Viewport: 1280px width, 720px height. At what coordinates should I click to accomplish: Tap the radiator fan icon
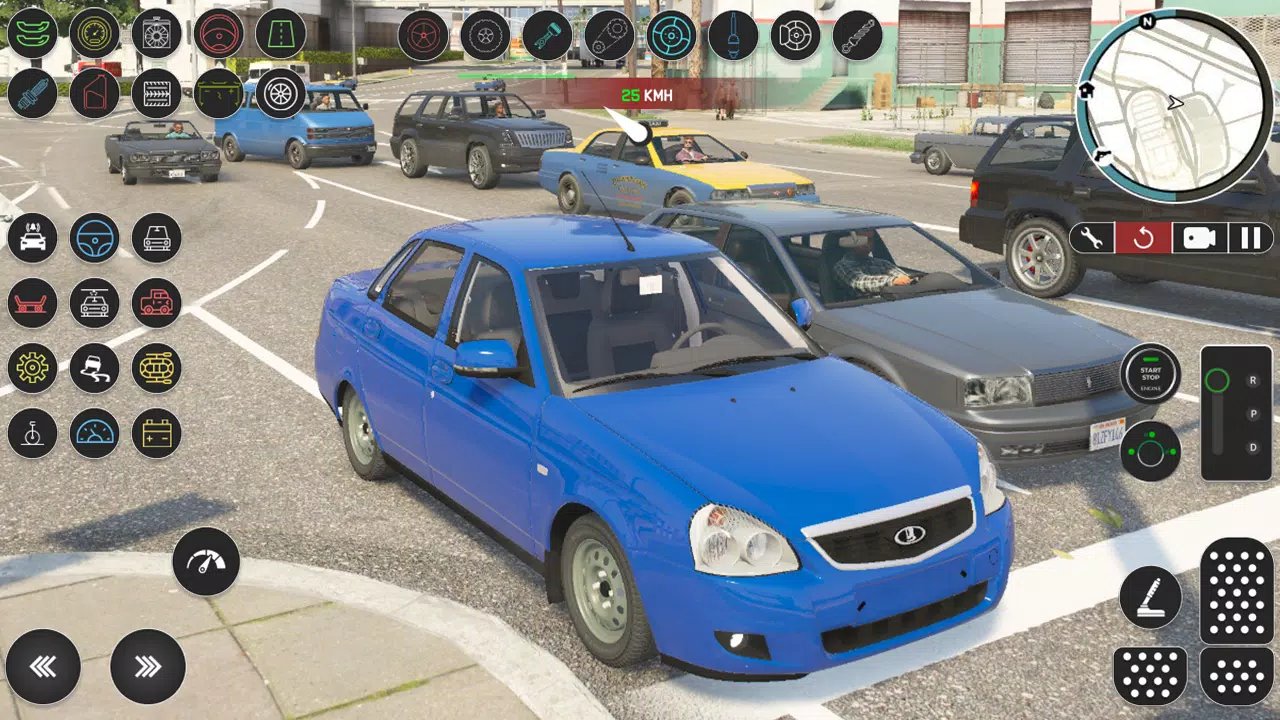[x=156, y=33]
